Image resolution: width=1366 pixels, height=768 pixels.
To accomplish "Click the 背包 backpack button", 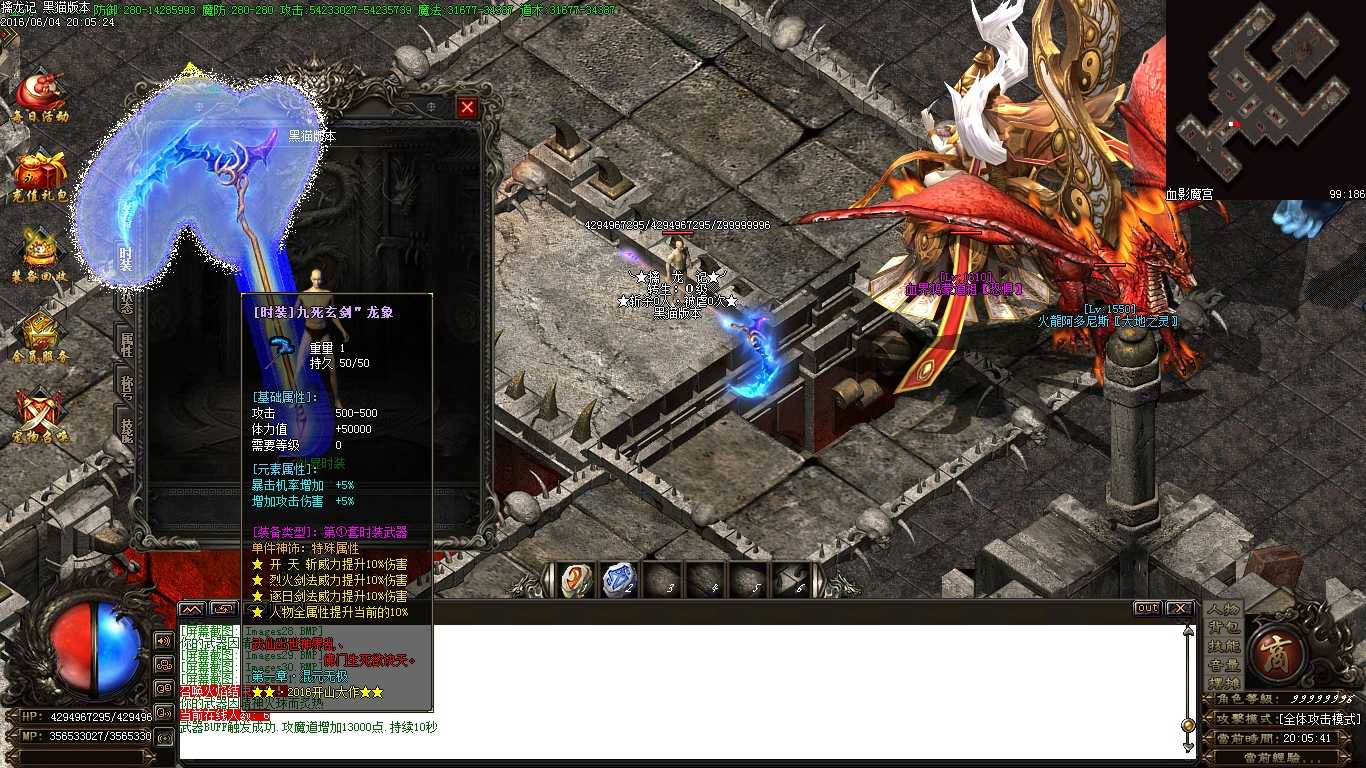I will [1223, 629].
